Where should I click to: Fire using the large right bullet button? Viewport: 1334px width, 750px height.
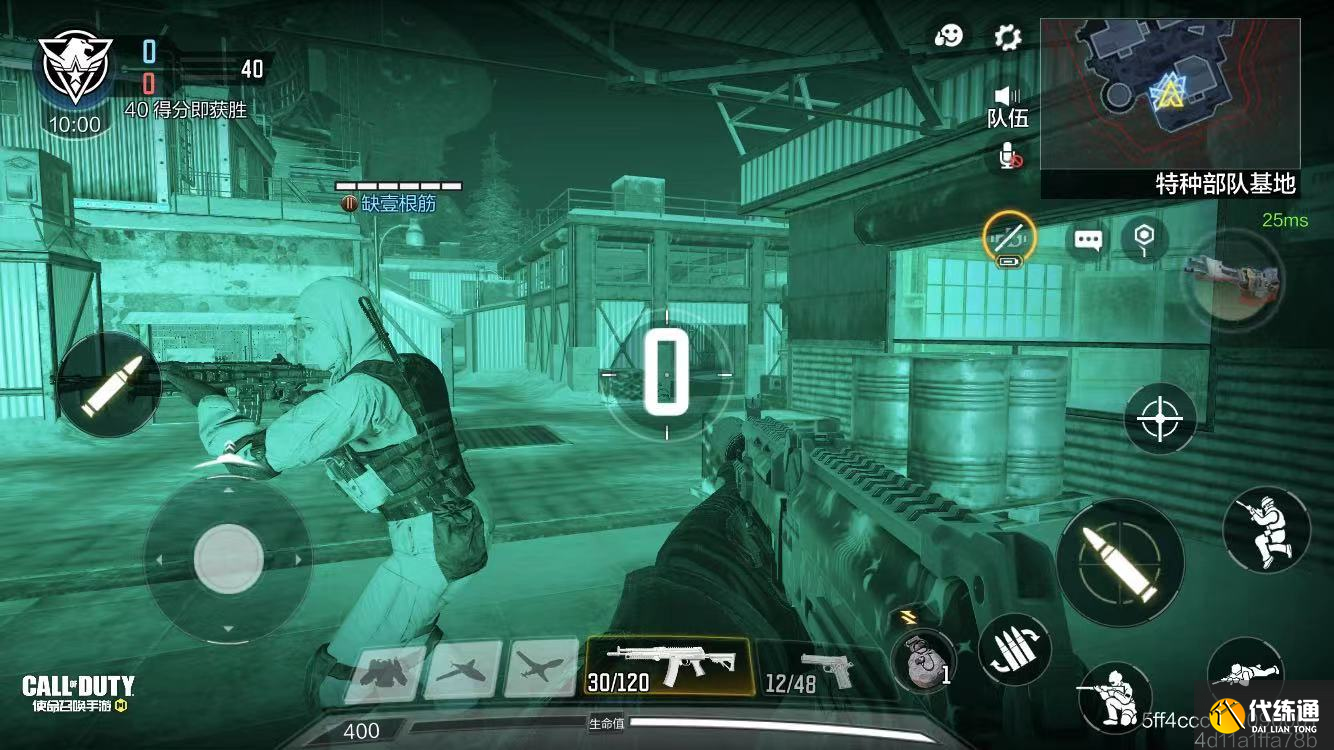pyautogui.click(x=1120, y=563)
